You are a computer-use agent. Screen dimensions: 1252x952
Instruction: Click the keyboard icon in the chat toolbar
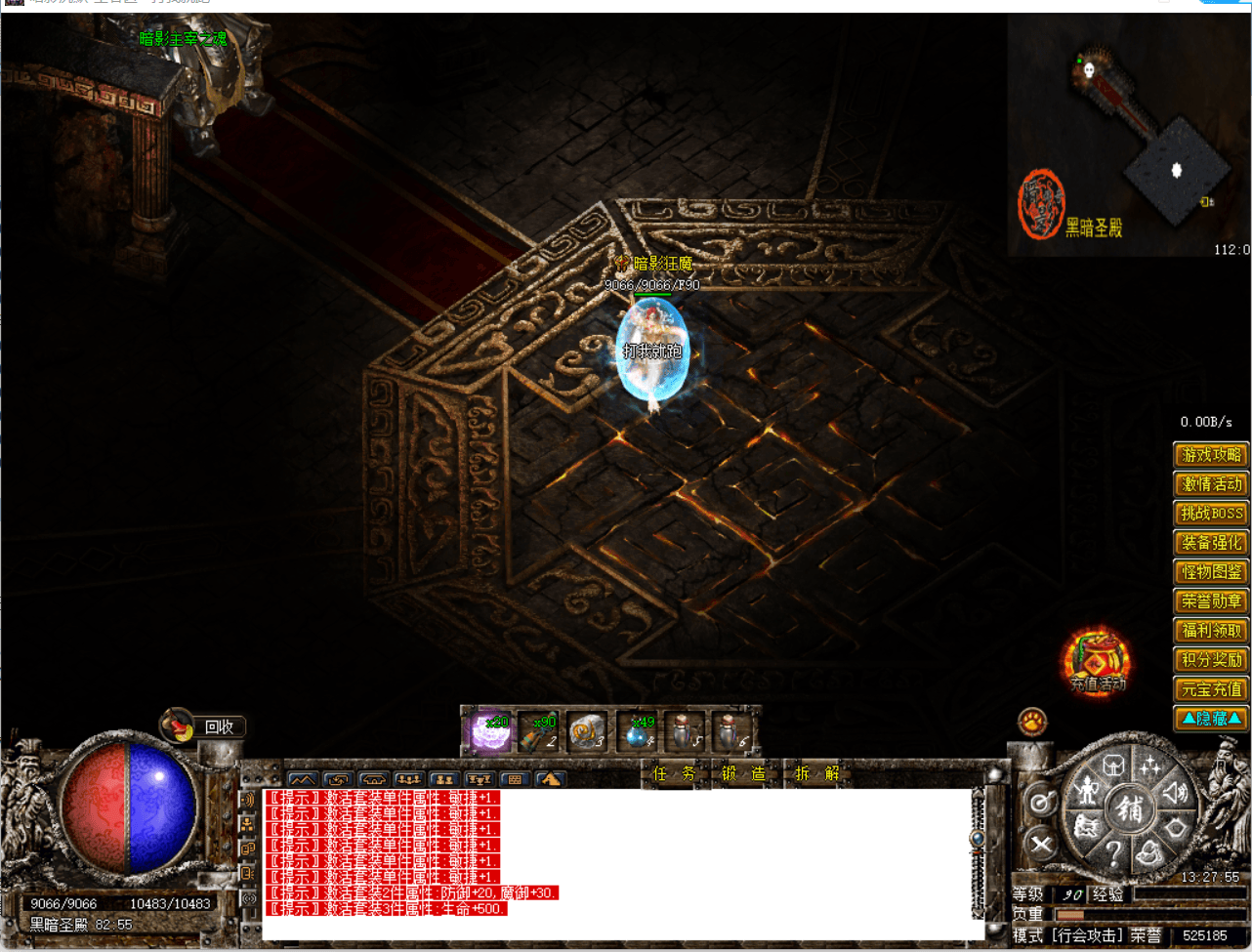click(x=515, y=780)
